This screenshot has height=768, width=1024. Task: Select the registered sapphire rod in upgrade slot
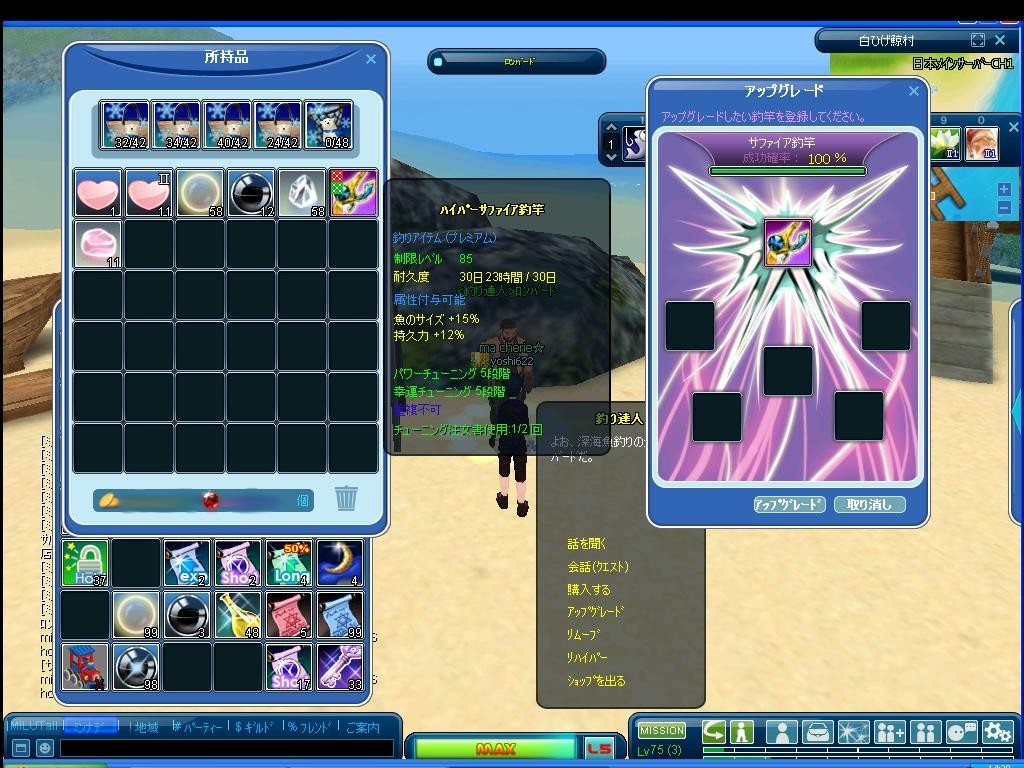click(788, 243)
